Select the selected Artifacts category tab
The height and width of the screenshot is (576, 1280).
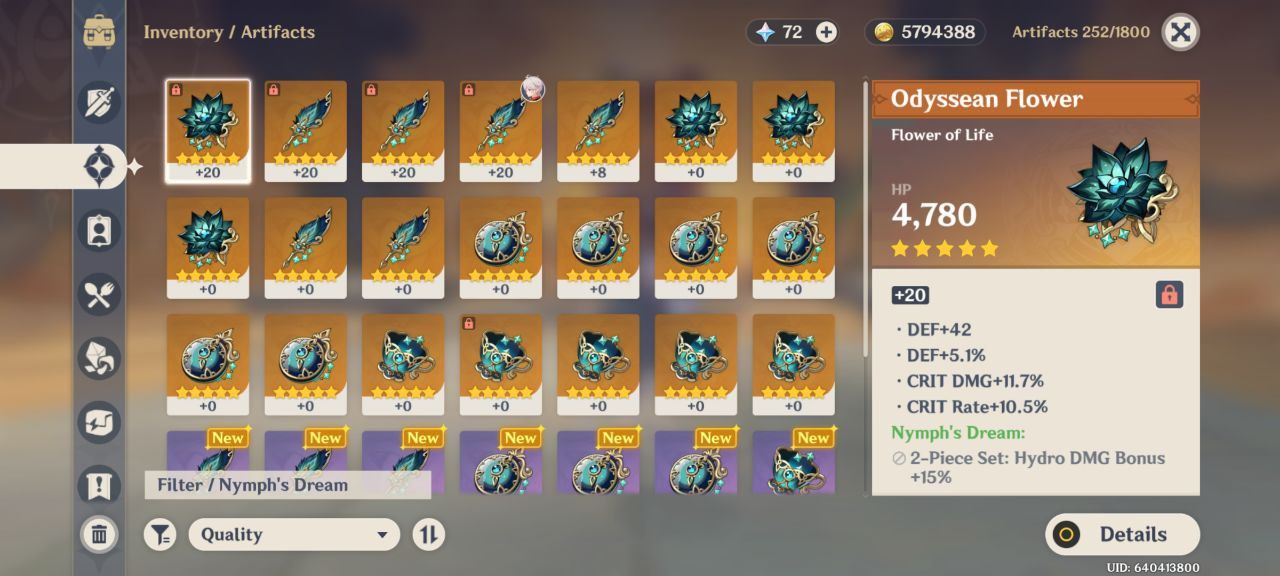pos(99,166)
